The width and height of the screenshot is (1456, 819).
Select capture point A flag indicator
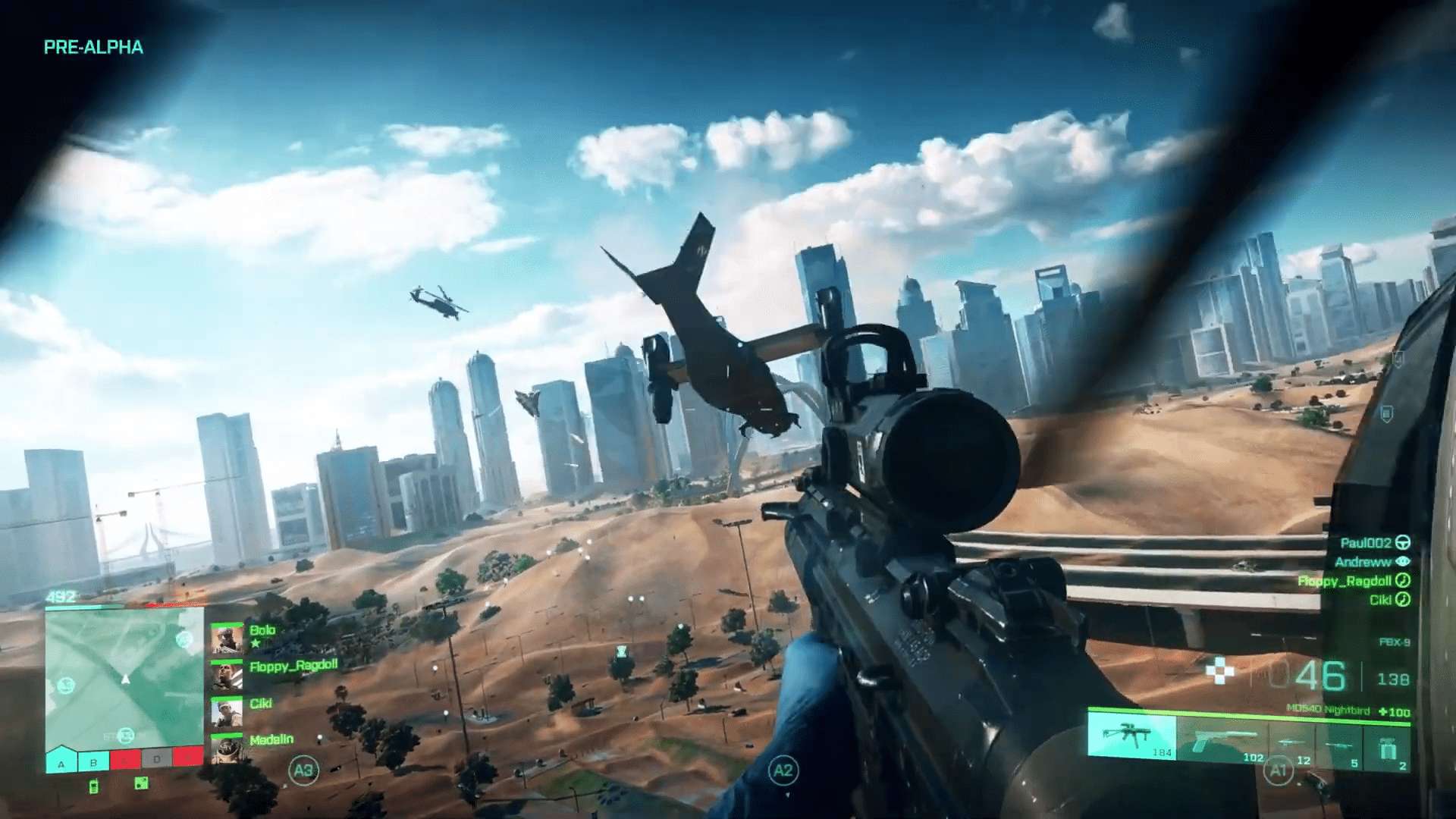tap(61, 761)
